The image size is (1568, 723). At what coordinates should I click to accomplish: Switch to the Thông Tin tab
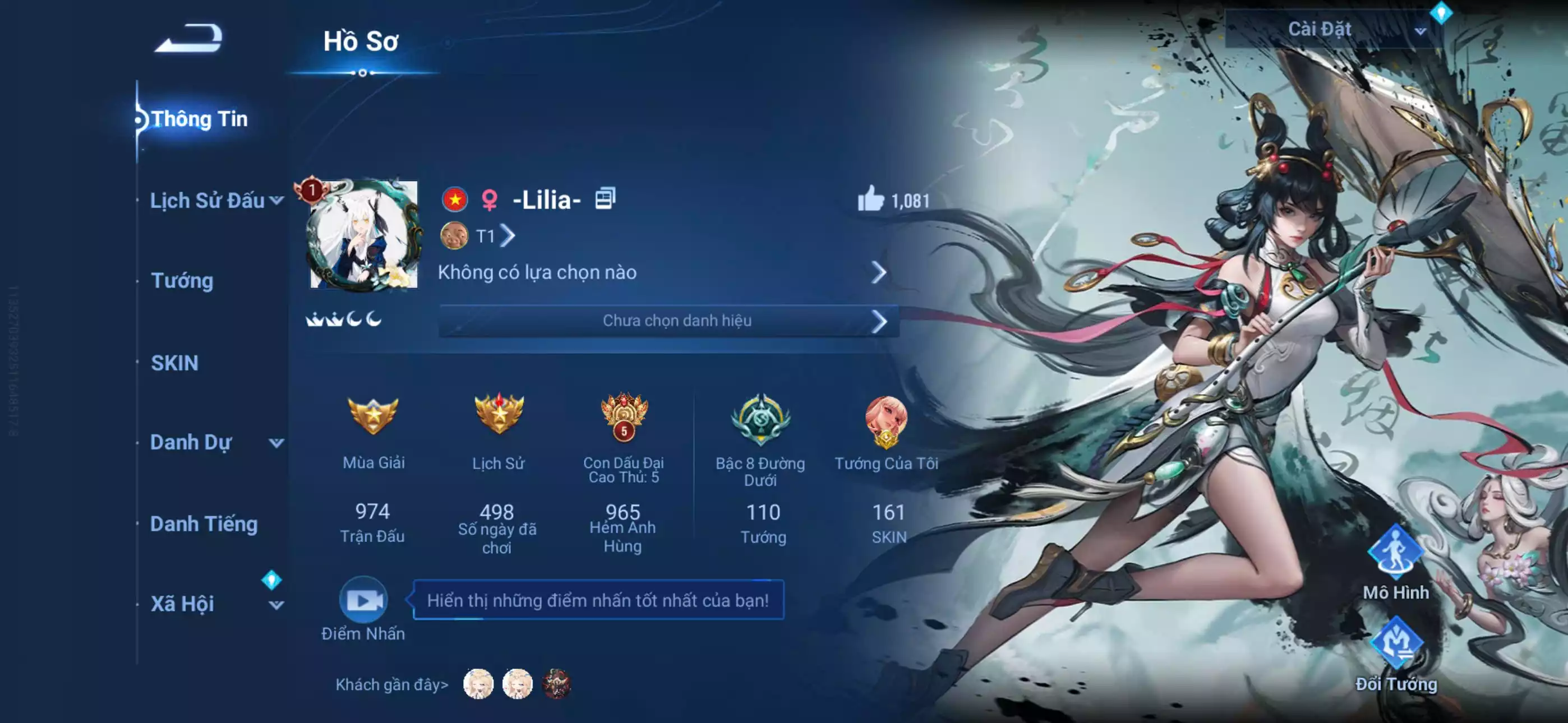(201, 119)
